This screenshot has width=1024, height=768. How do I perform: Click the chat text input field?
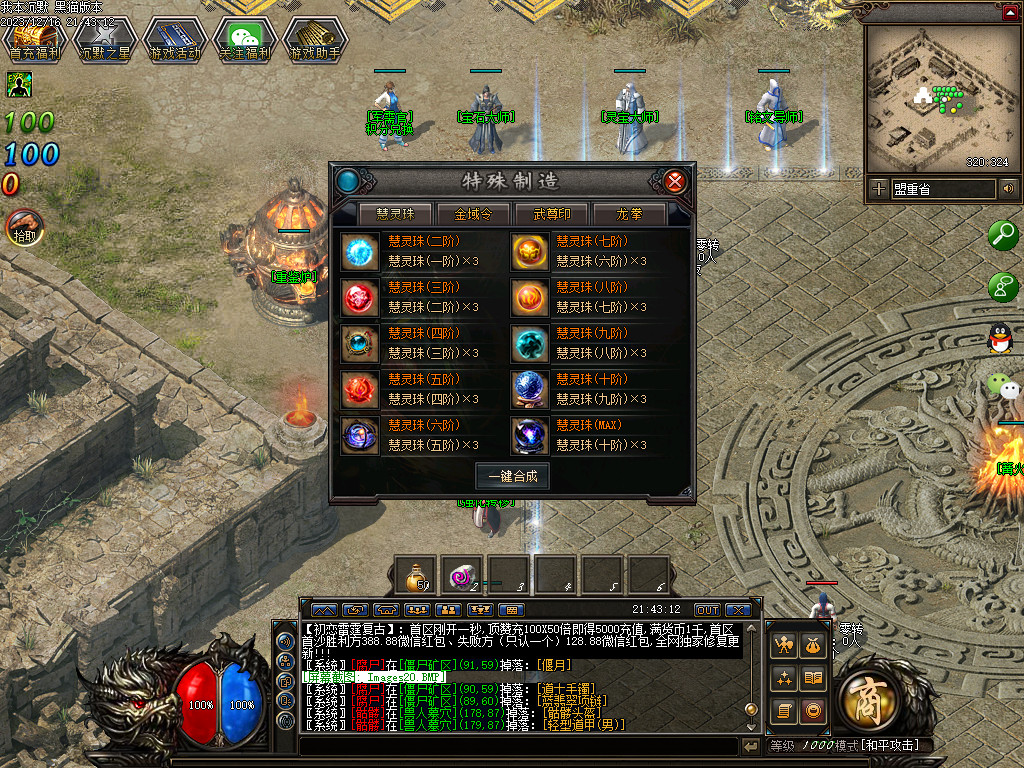pyautogui.click(x=518, y=746)
